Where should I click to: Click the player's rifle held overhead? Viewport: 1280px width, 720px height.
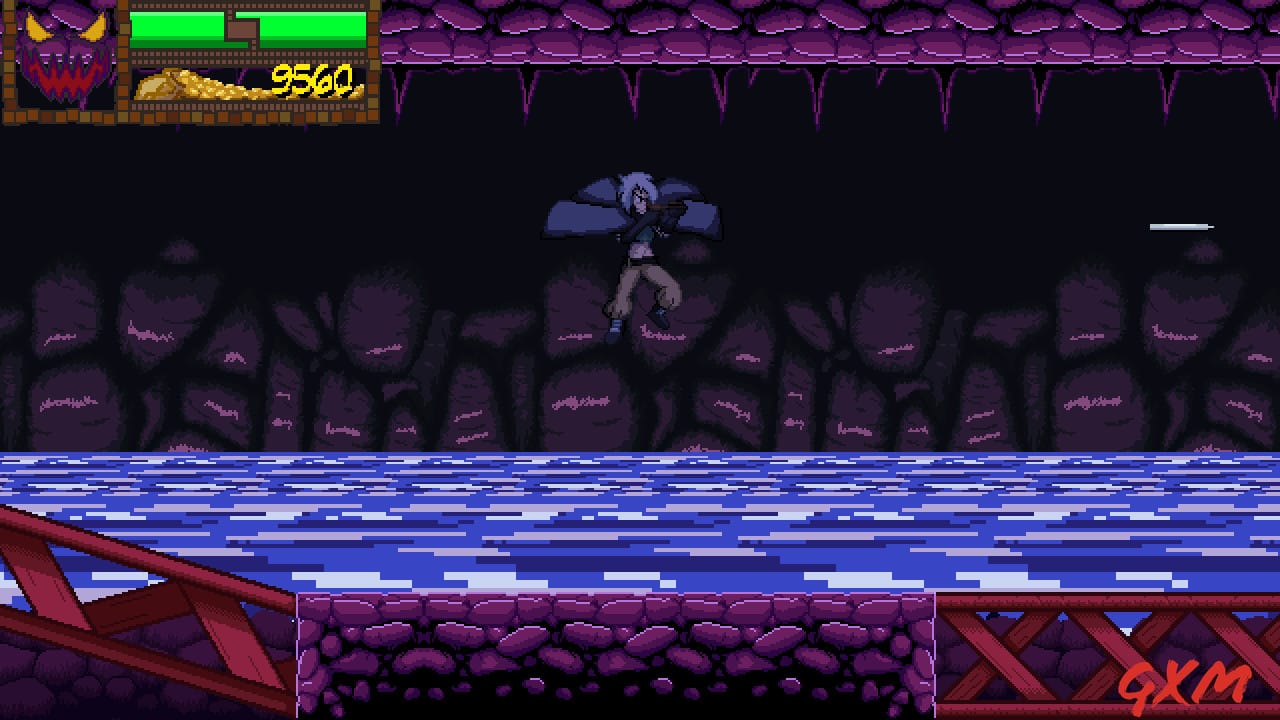[668, 207]
